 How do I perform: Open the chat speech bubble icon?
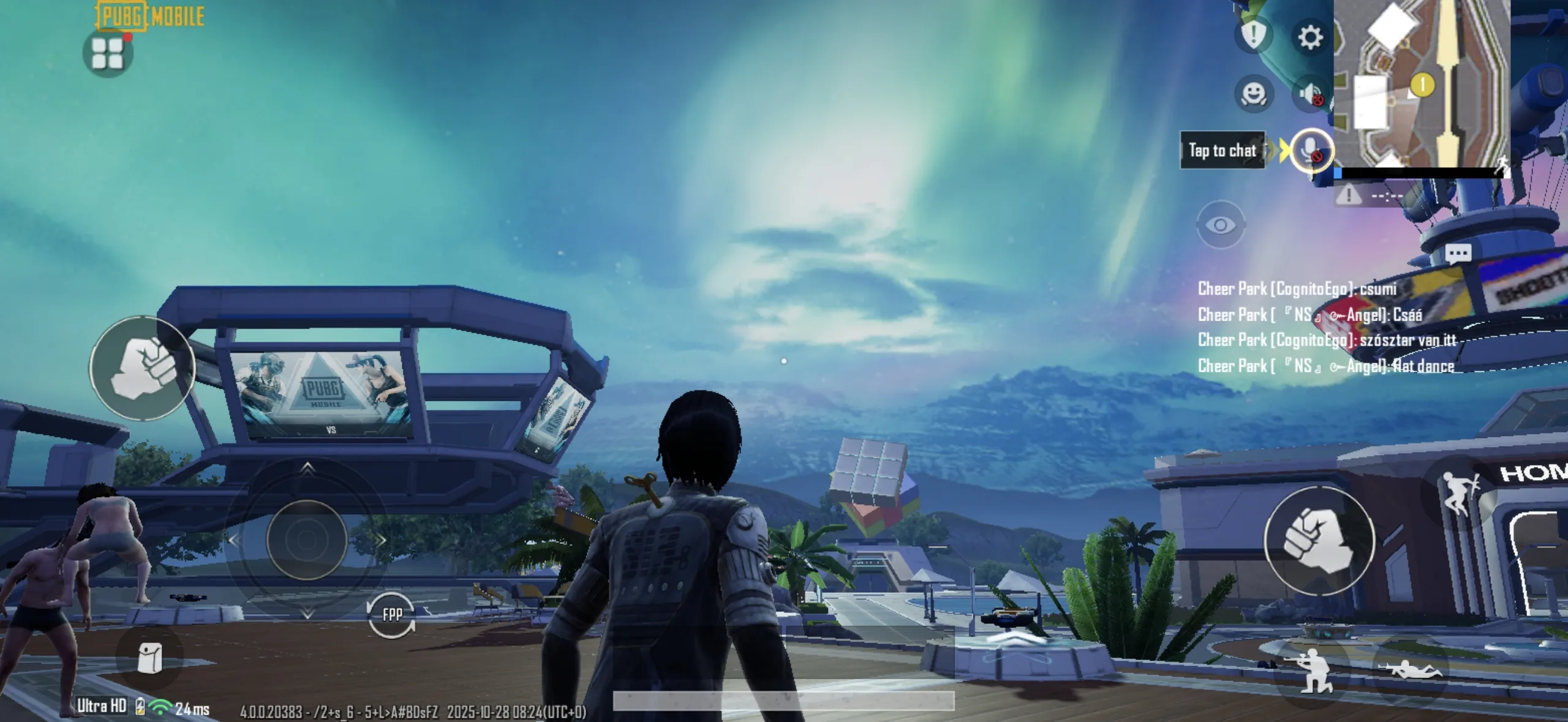pos(1458,253)
